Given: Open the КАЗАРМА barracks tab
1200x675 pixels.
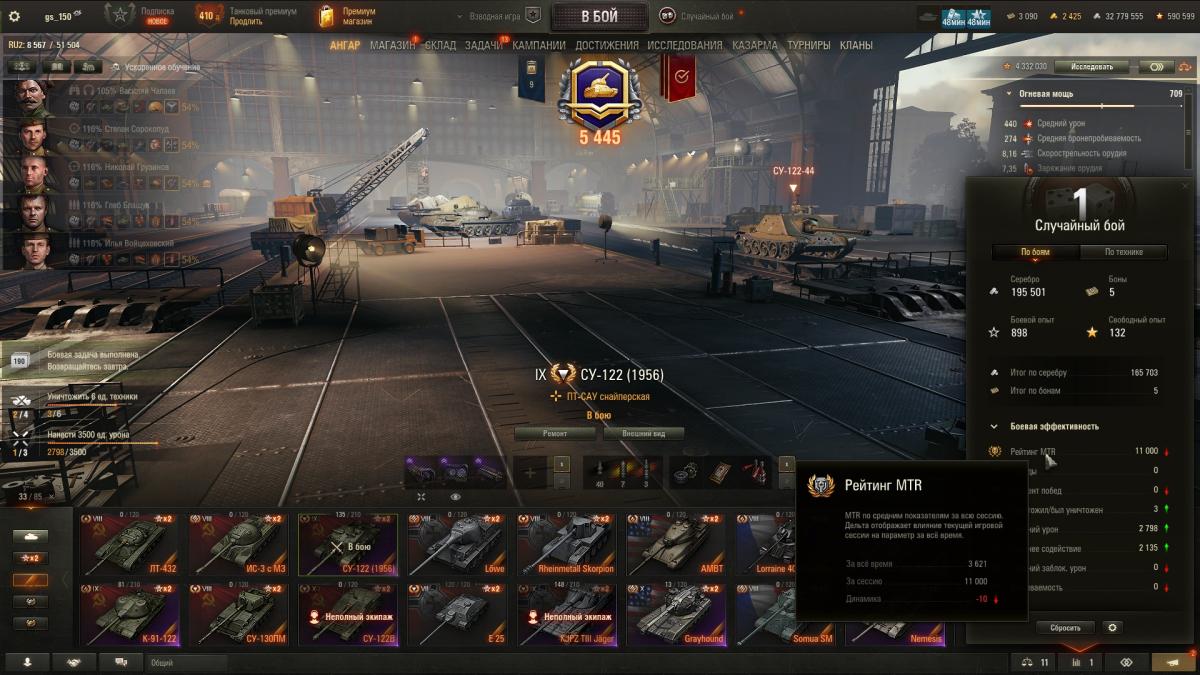Looking at the screenshot, I should point(754,45).
